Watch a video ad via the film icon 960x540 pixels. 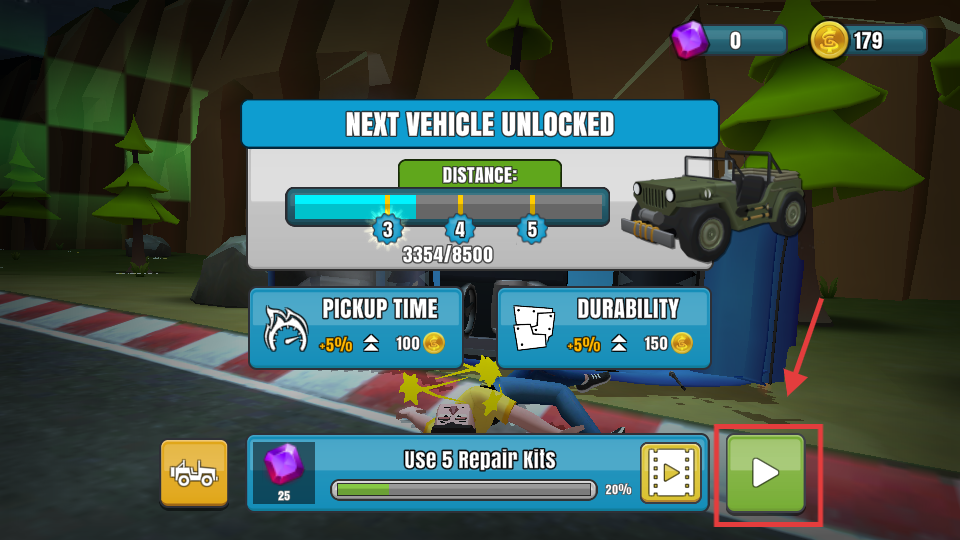[670, 472]
